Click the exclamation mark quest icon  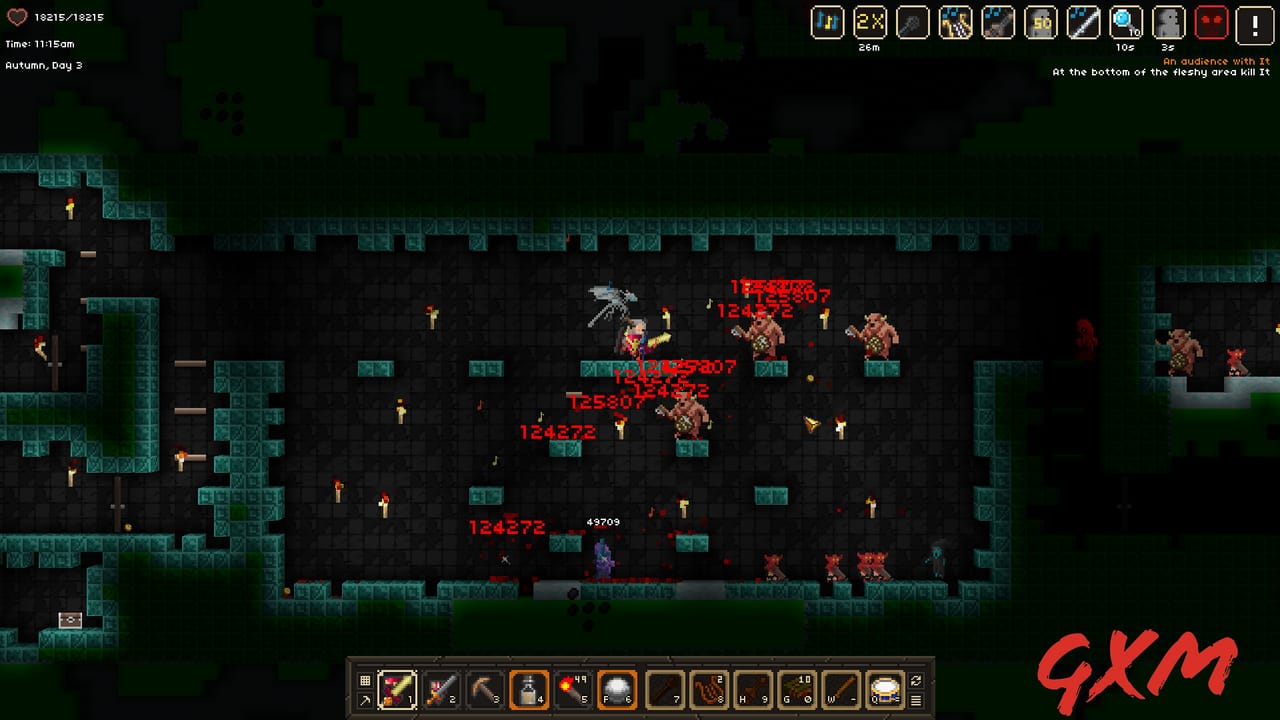1255,26
